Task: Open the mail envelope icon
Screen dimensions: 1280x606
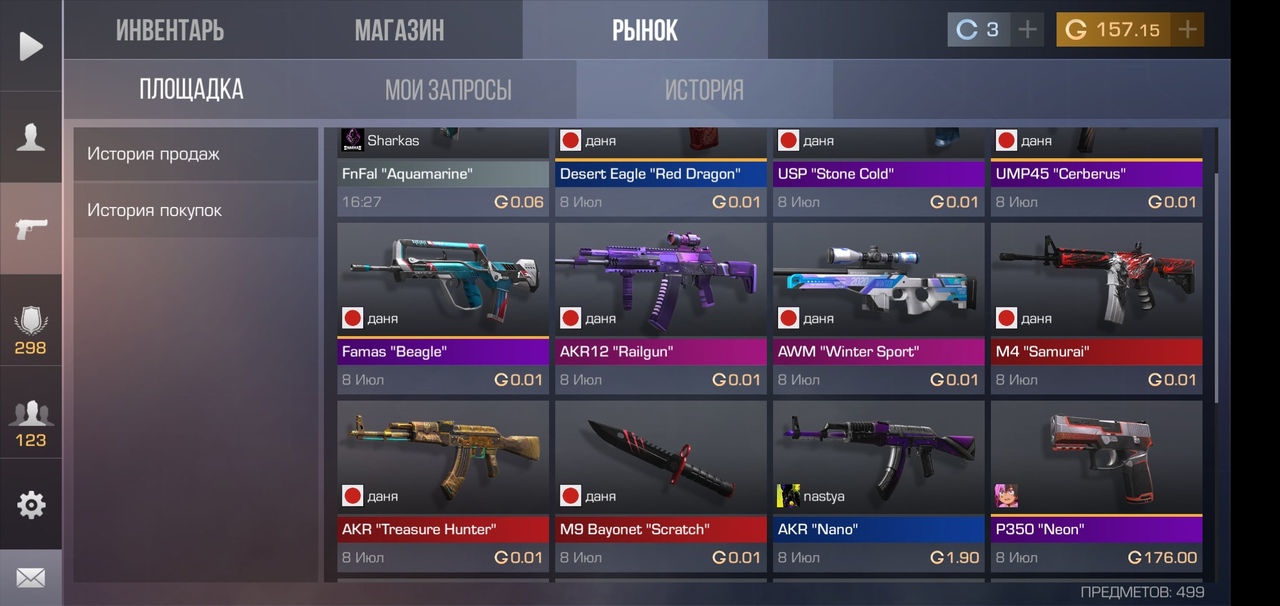Action: pos(31,578)
